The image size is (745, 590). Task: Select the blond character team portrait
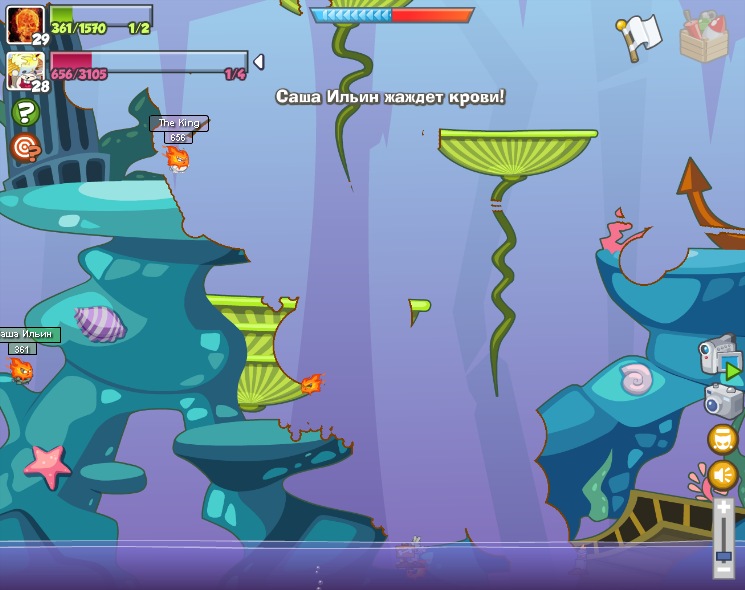(x=24, y=70)
